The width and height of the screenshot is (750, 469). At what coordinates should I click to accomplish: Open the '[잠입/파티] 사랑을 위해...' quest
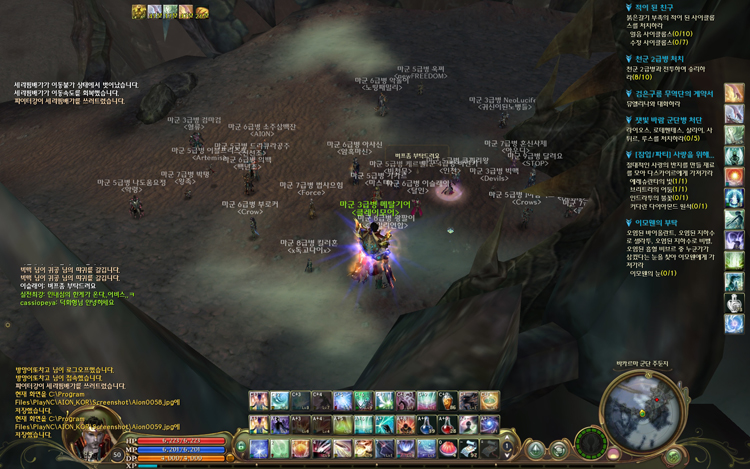pos(673,155)
